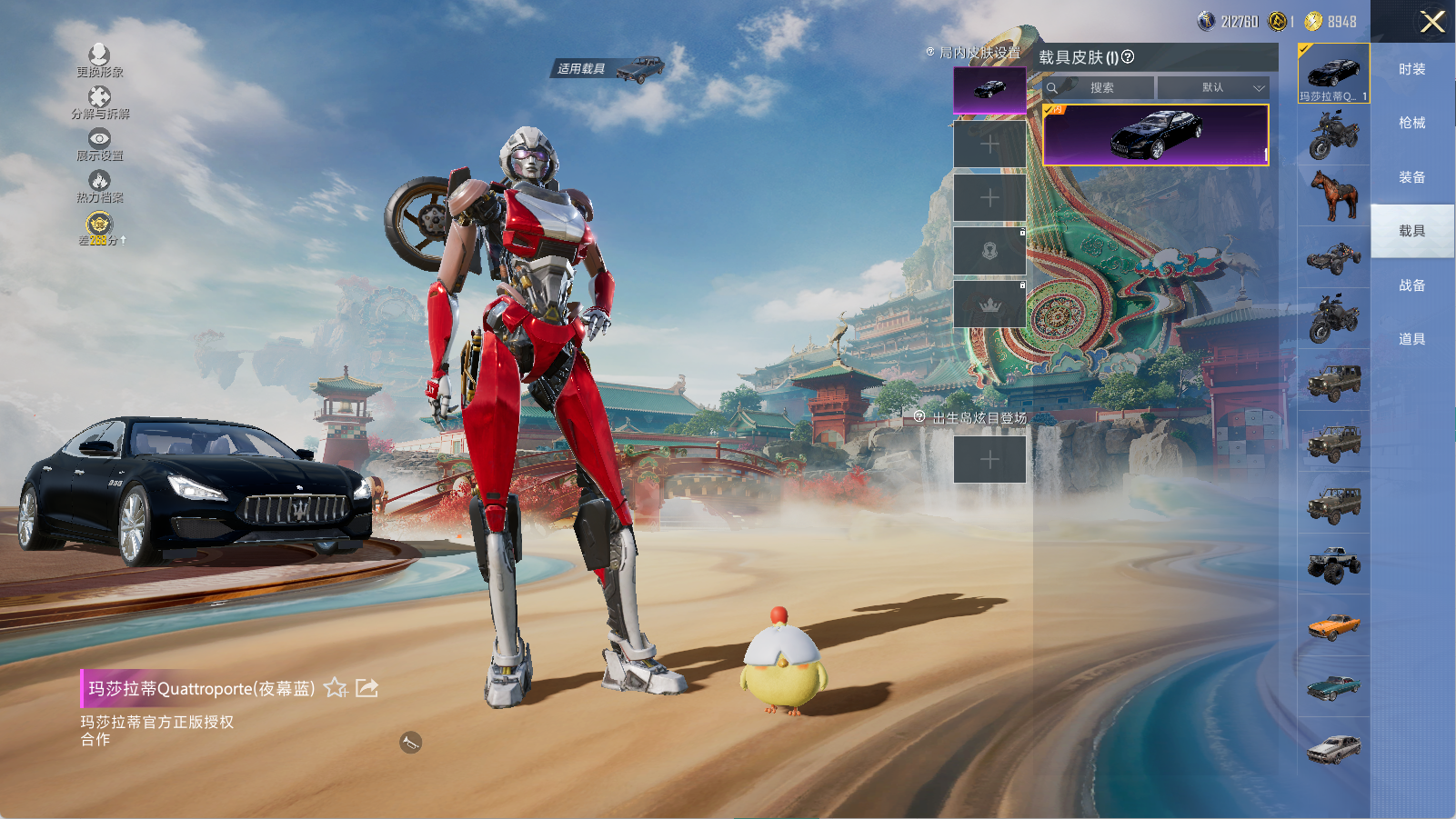The height and width of the screenshot is (819, 1456).
Task: Open the 枪械 firearms tab
Action: [1411, 123]
